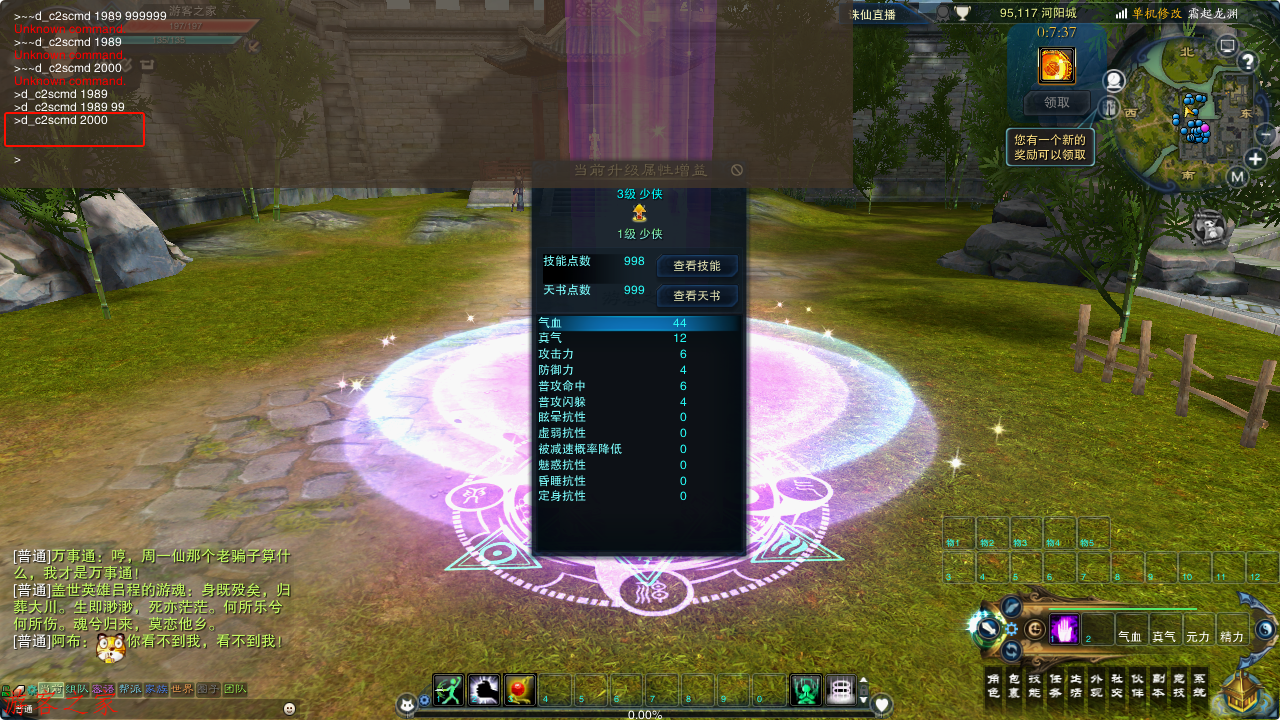The image size is (1280, 720).
Task: Switch chat to the 世界 channel
Action: point(182,689)
